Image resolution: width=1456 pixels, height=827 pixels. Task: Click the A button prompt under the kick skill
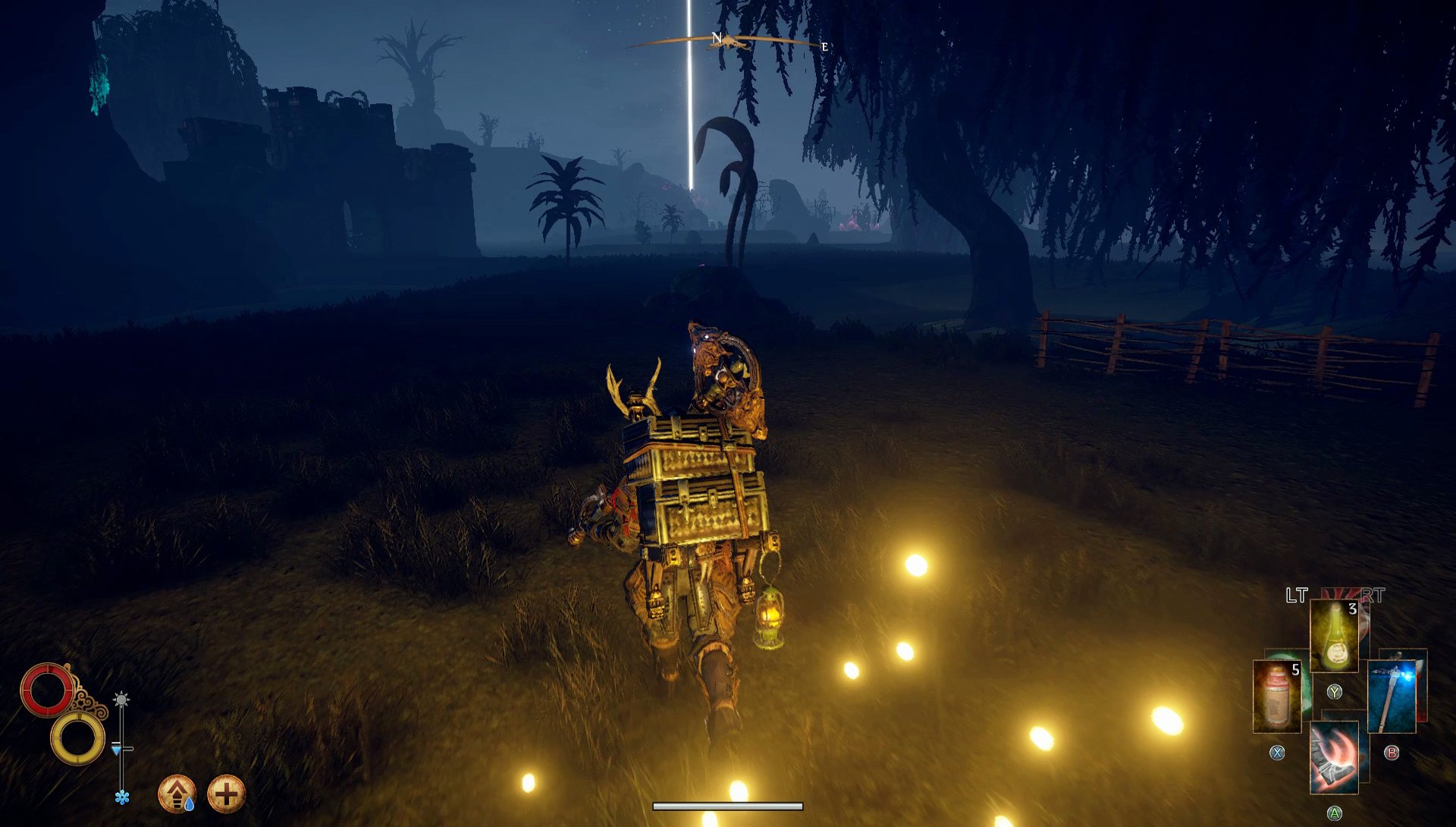pyautogui.click(x=1335, y=813)
